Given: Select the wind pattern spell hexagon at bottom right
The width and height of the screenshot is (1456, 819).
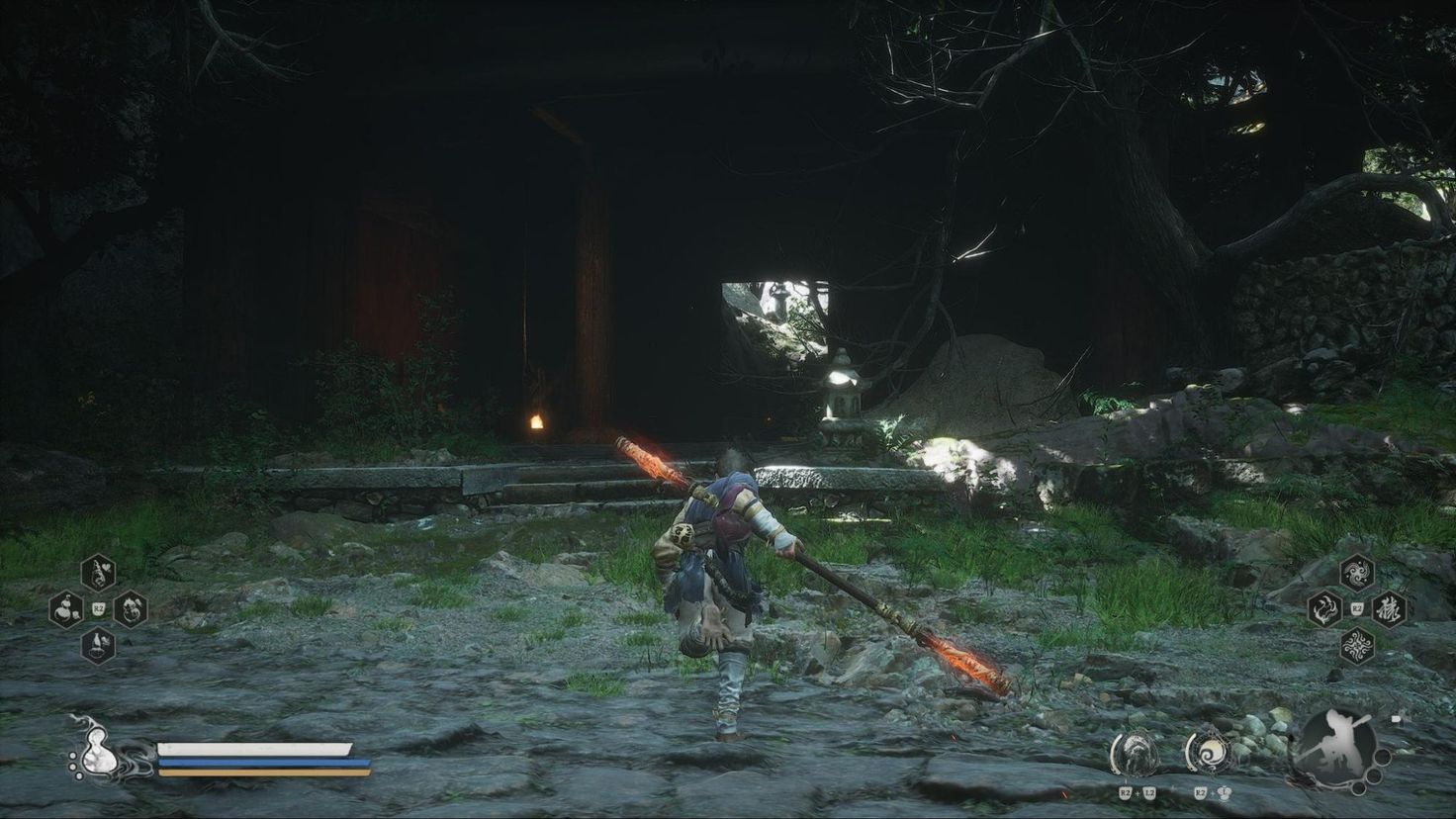Looking at the screenshot, I should pos(1356,647).
